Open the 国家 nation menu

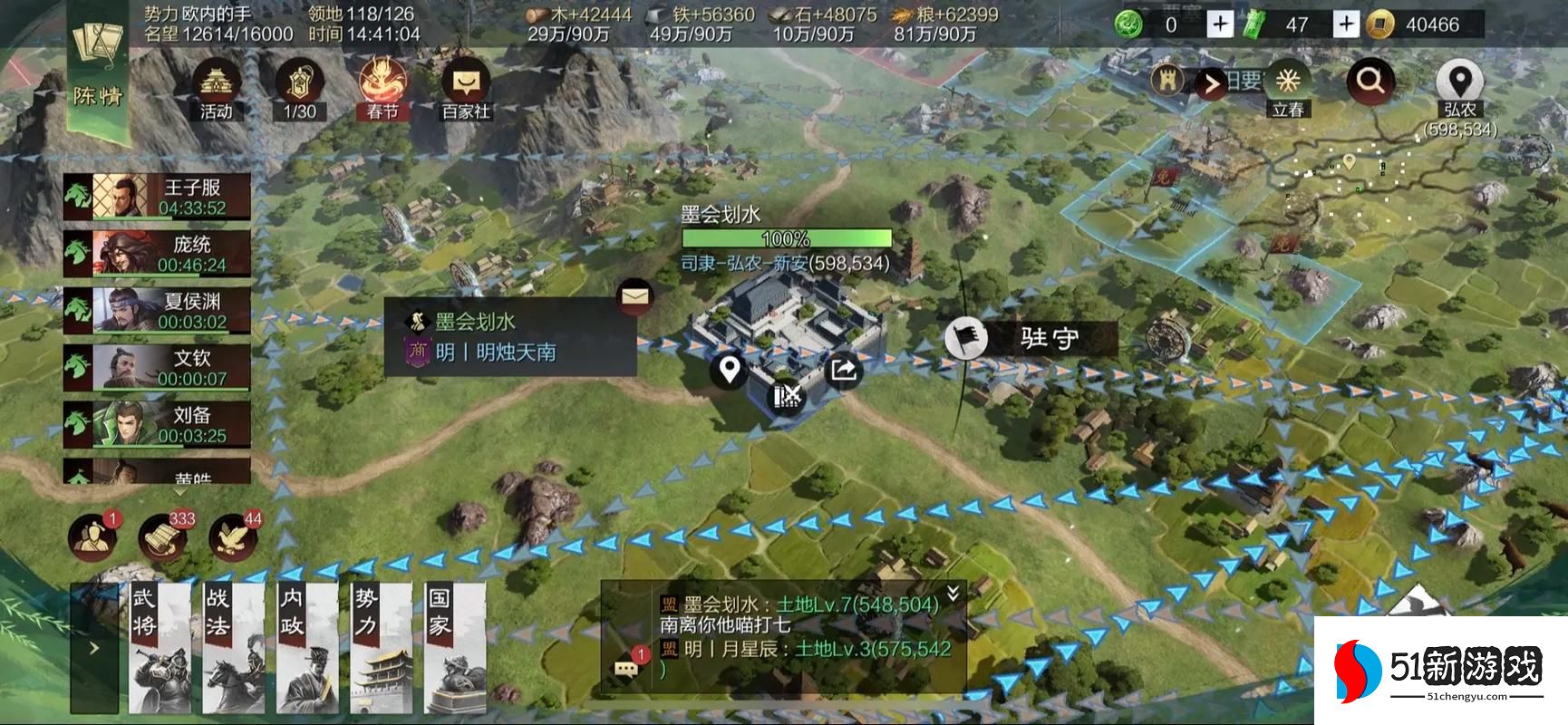pos(442,648)
